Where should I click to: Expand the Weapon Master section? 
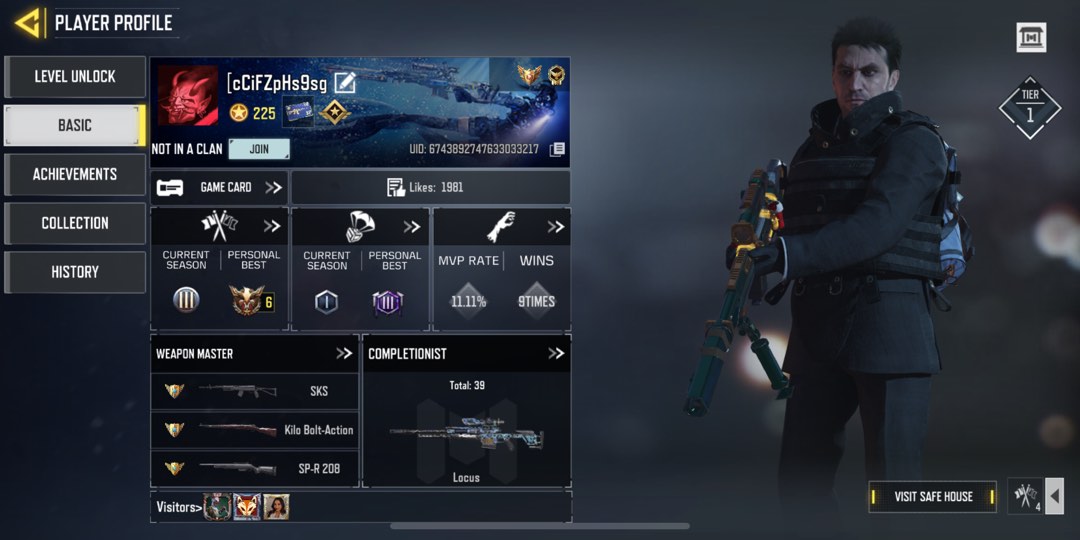[x=344, y=353]
